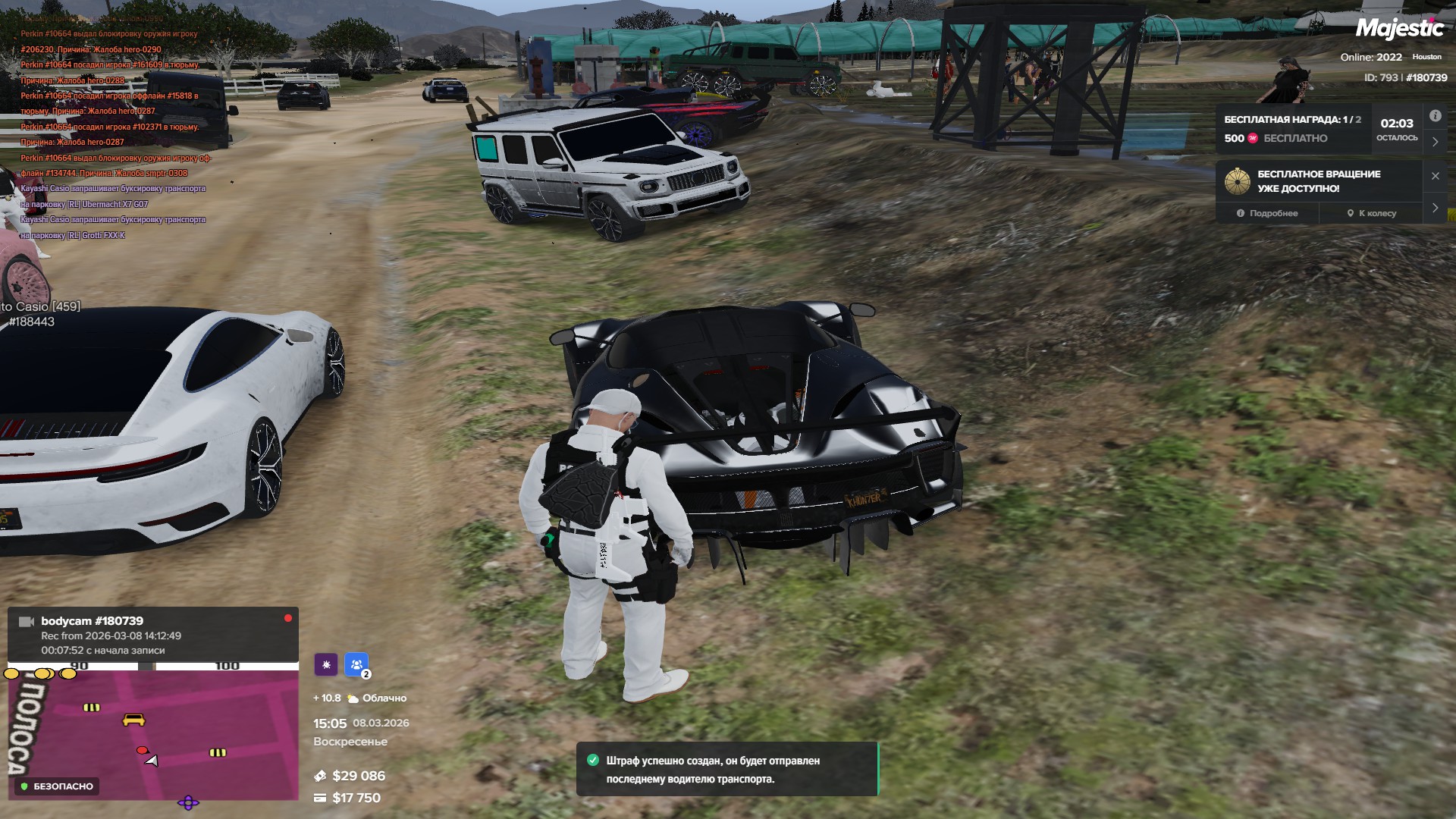Select the golden fortune wheel icon

[1237, 181]
